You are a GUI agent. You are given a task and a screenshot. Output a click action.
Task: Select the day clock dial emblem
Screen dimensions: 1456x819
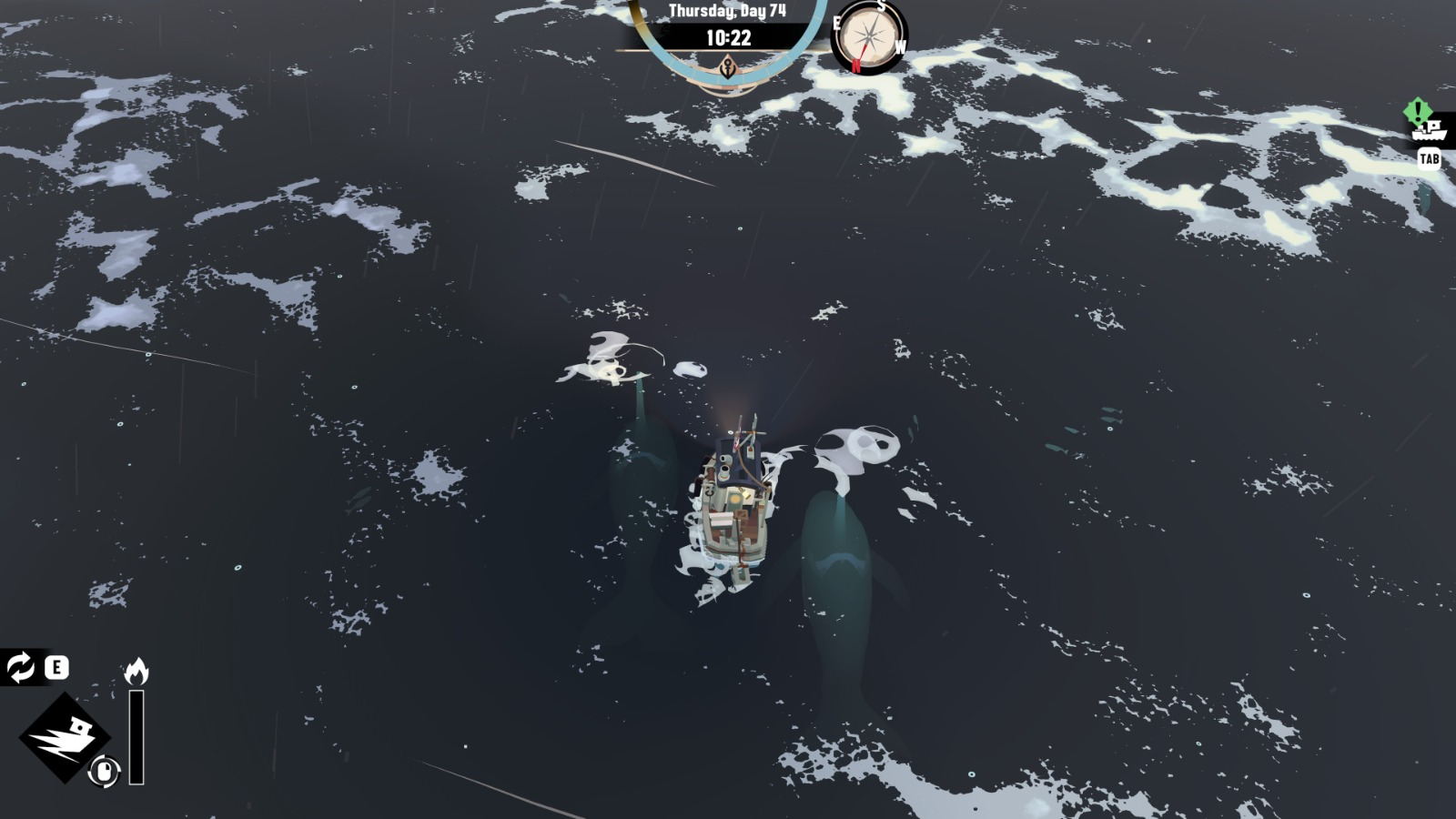point(728,66)
